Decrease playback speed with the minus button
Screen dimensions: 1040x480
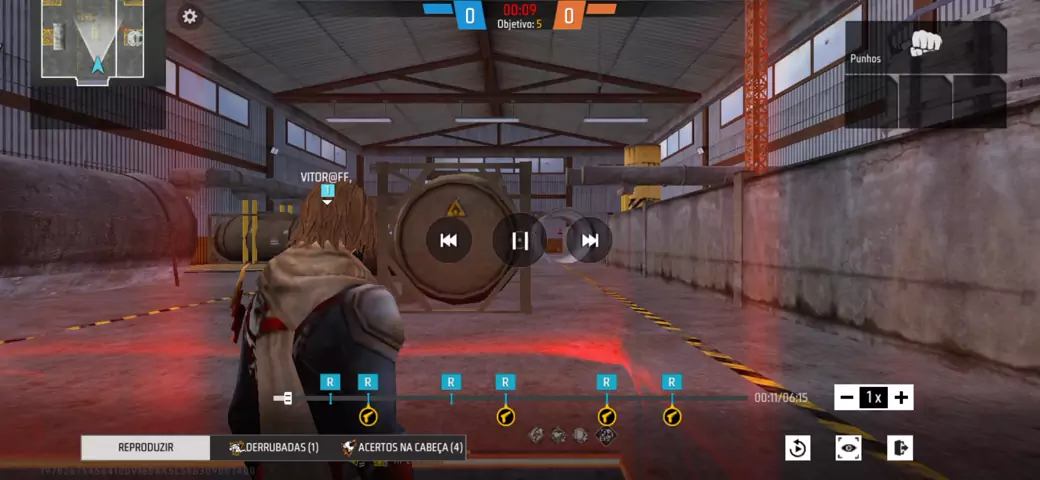pyautogui.click(x=847, y=398)
